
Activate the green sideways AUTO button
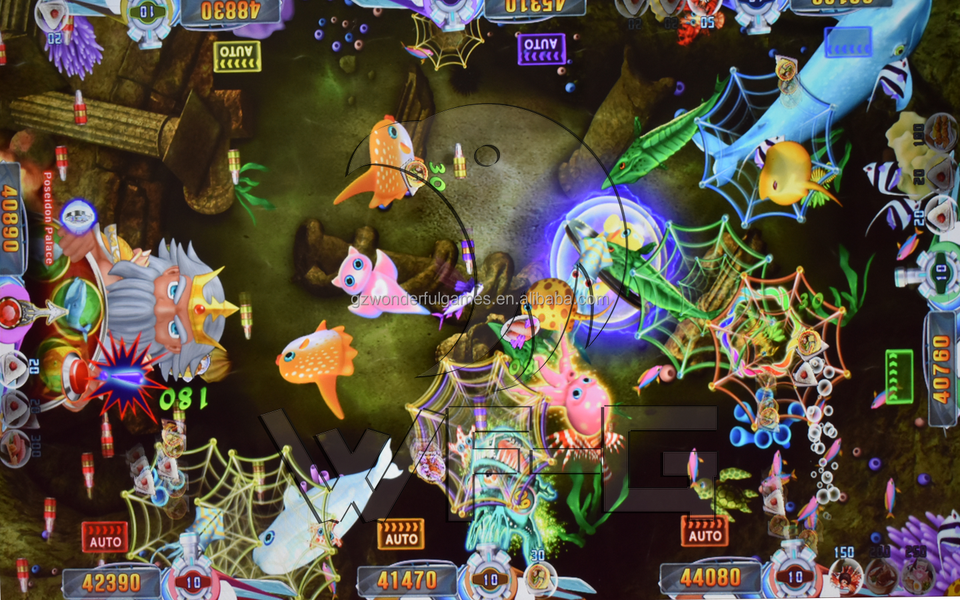click(899, 377)
